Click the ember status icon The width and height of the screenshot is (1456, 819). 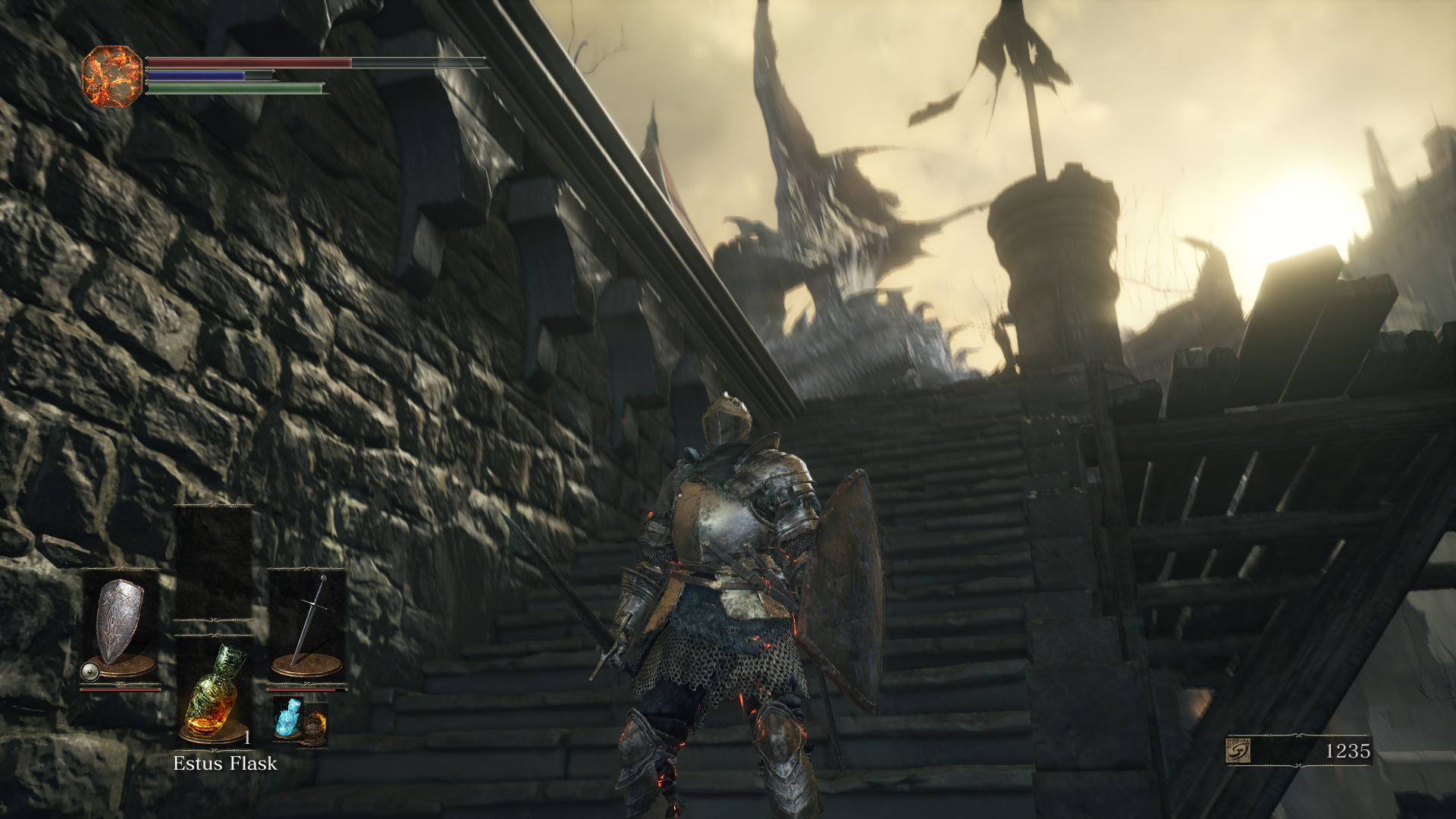coord(112,76)
